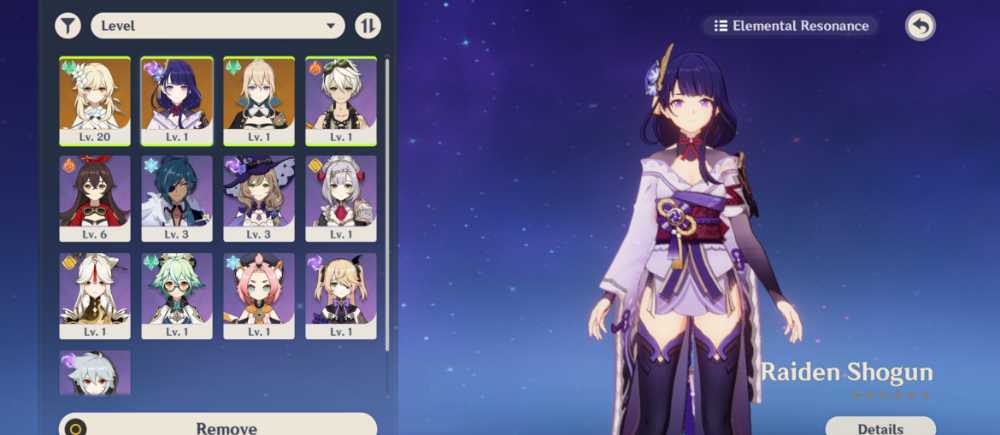Open the Level sort dropdown
The height and width of the screenshot is (435, 1000).
(x=217, y=25)
